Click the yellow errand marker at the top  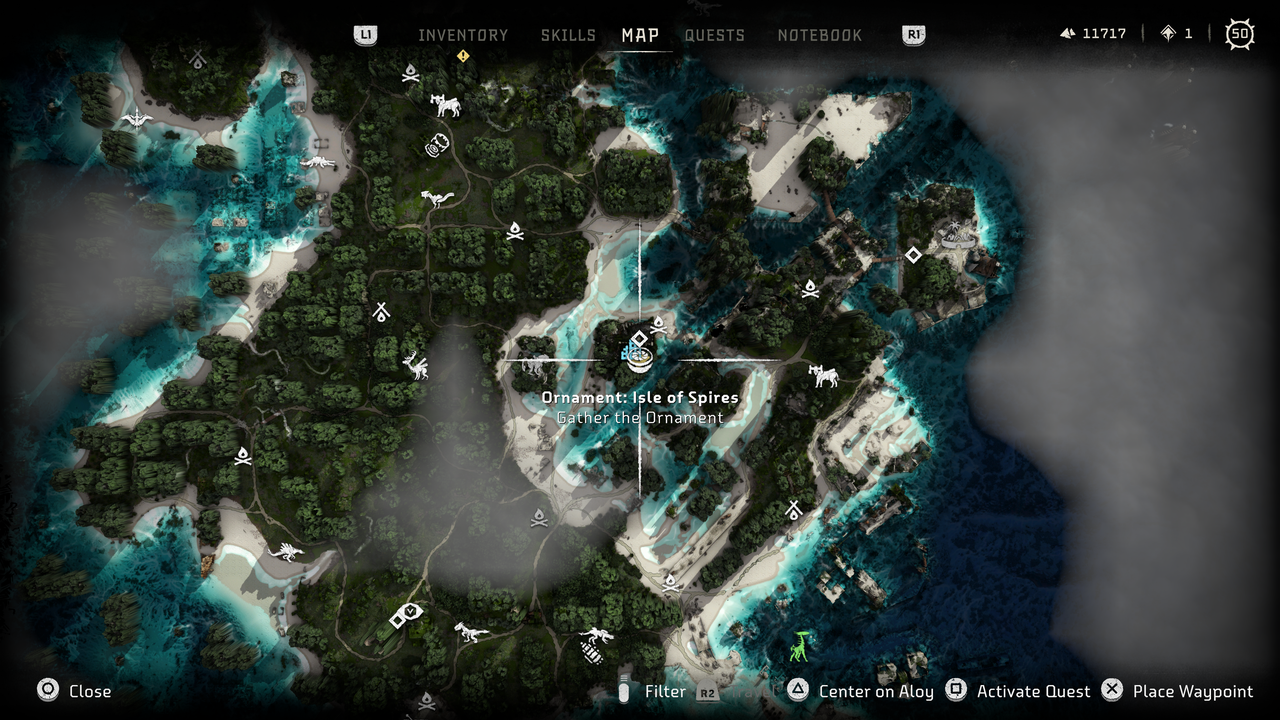(x=461, y=57)
